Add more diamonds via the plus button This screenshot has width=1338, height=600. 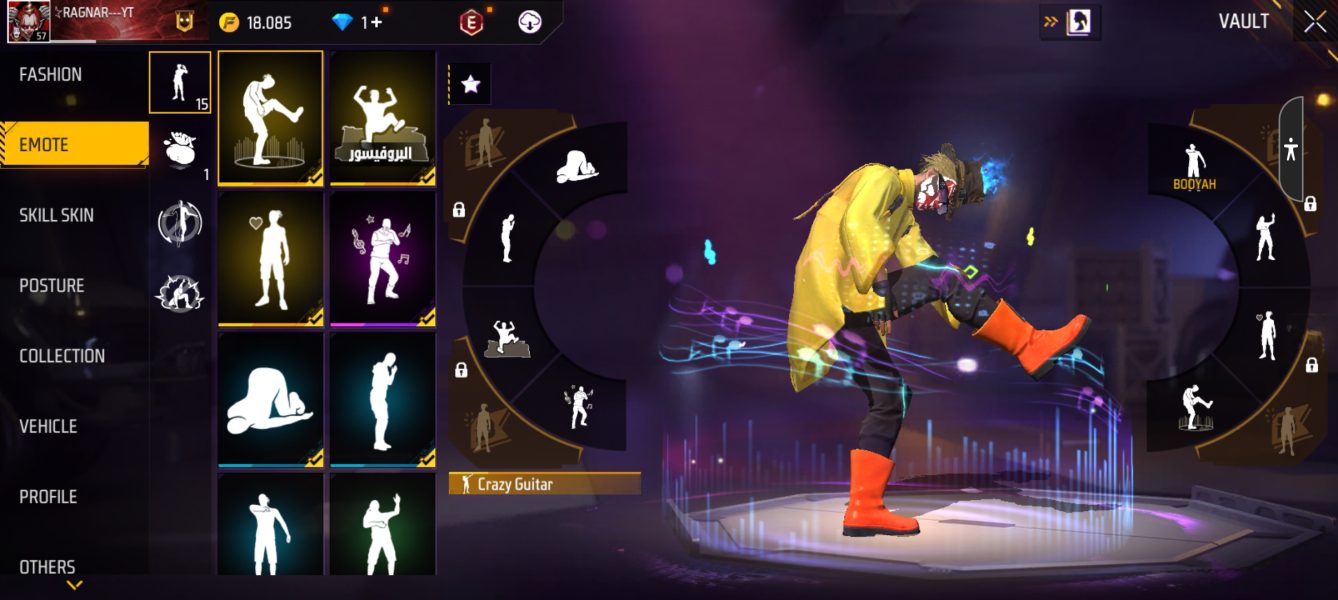click(x=376, y=22)
